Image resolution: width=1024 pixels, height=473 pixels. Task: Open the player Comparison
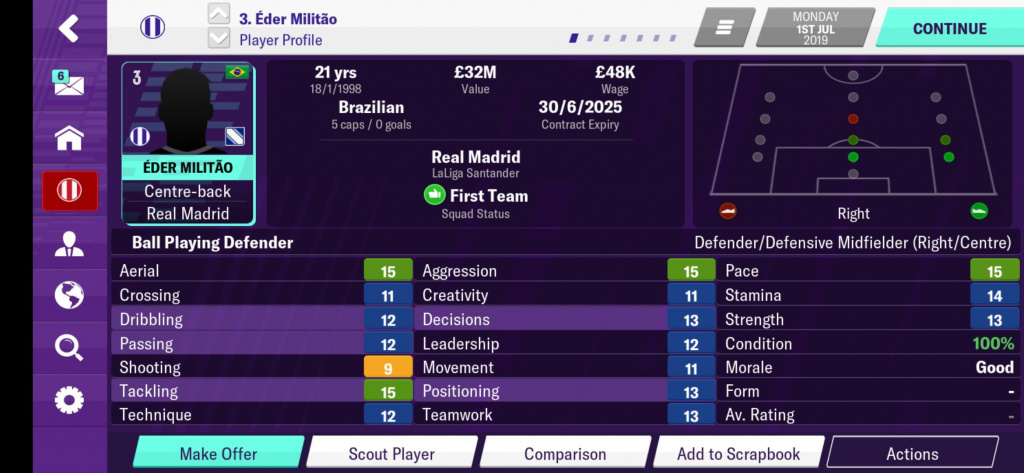tap(565, 454)
